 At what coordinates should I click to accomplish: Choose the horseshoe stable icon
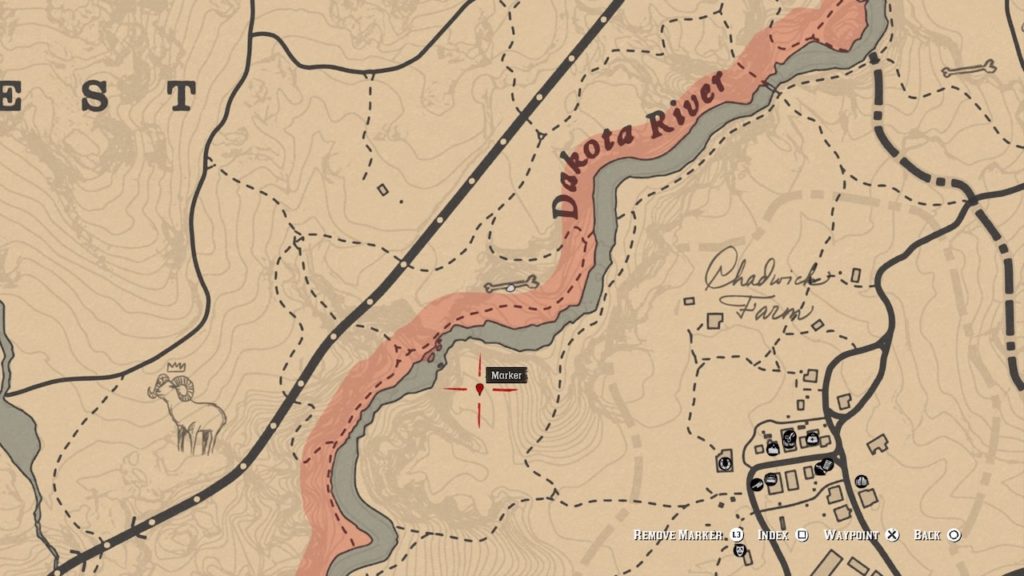pos(725,463)
